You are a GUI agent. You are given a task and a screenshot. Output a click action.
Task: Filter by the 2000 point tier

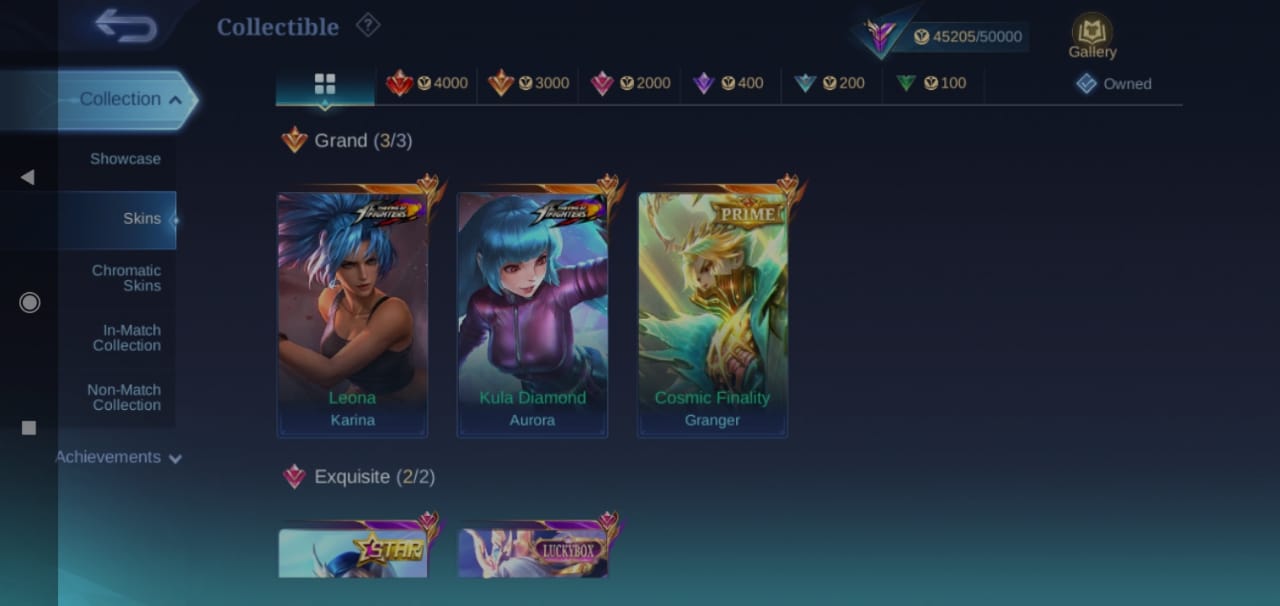pos(631,84)
